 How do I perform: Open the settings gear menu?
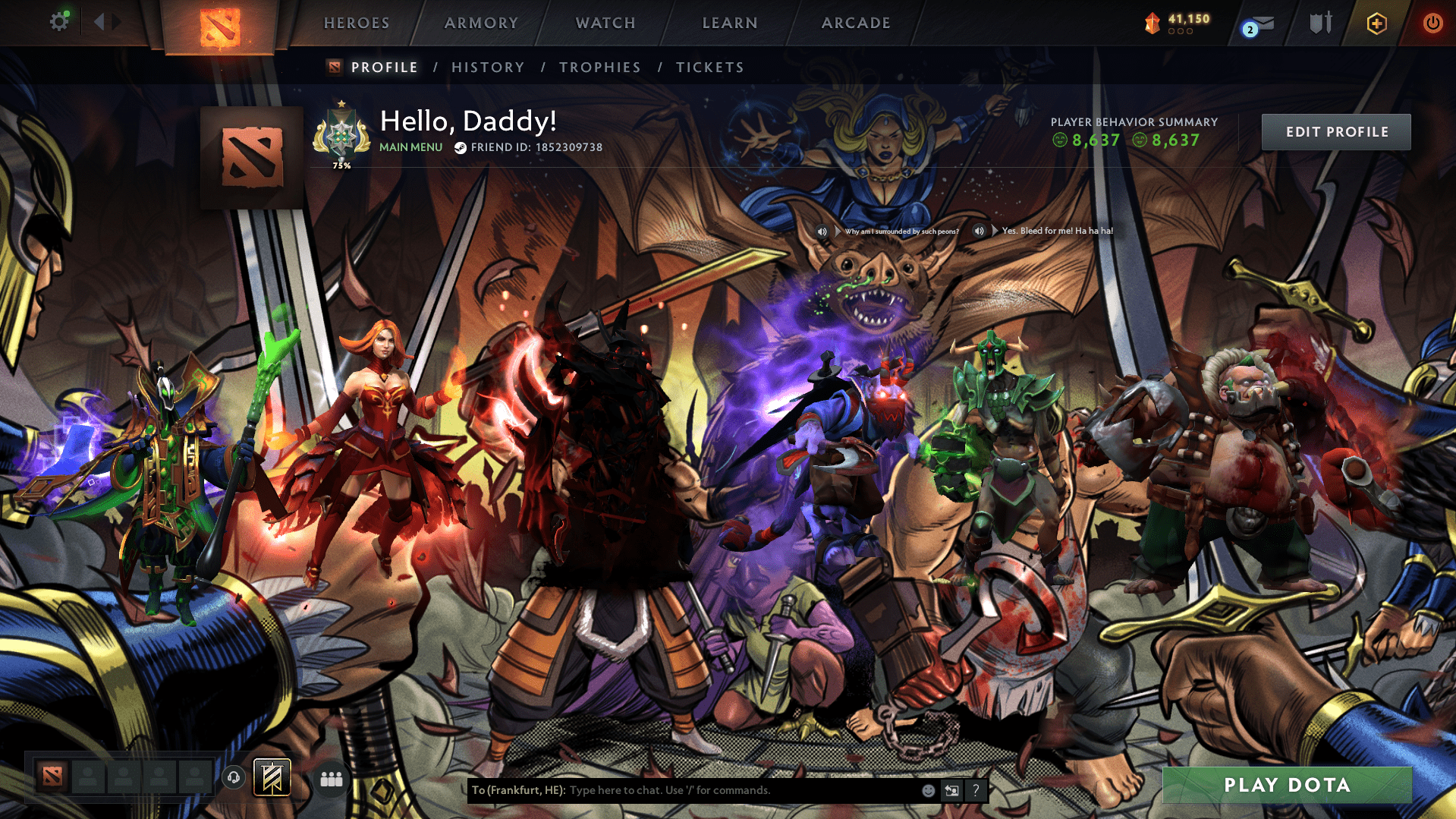tap(59, 22)
